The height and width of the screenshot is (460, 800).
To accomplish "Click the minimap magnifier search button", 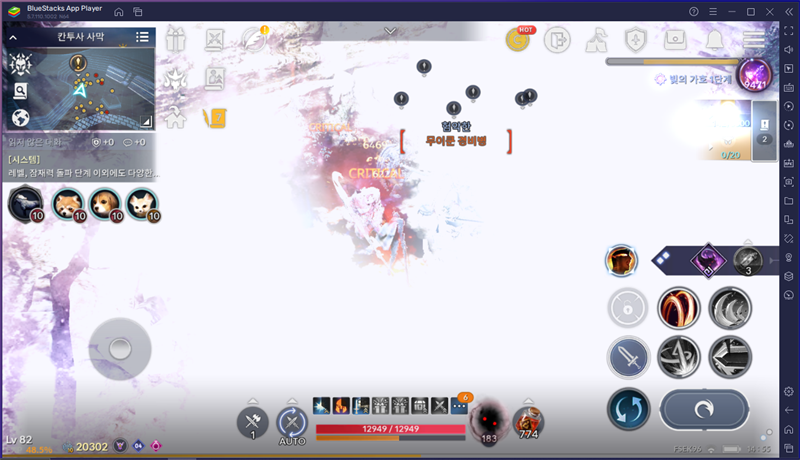I will tap(20, 91).
